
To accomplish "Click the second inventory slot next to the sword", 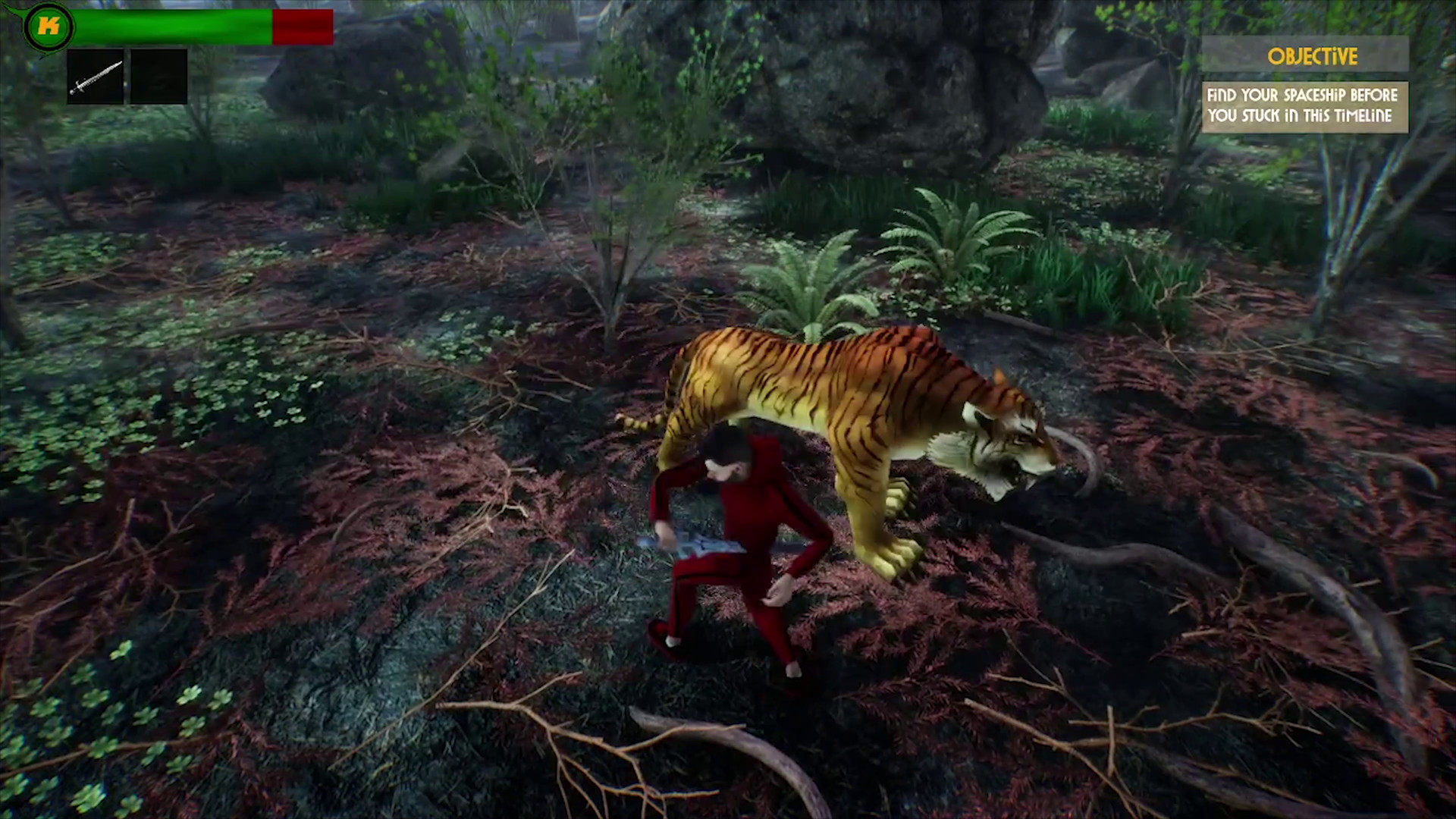I will tap(158, 76).
